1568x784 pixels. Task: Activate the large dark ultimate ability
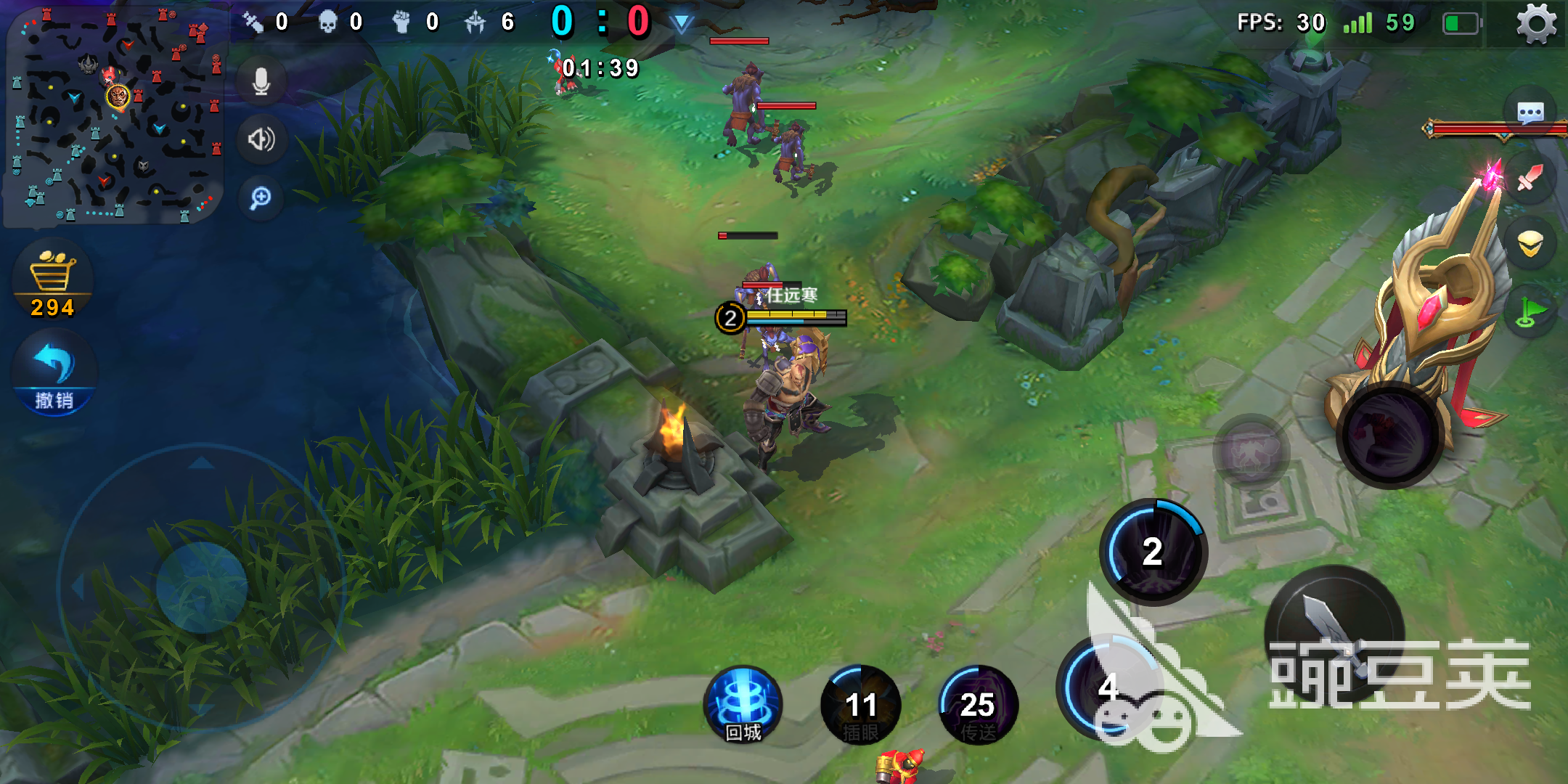pos(1390,436)
